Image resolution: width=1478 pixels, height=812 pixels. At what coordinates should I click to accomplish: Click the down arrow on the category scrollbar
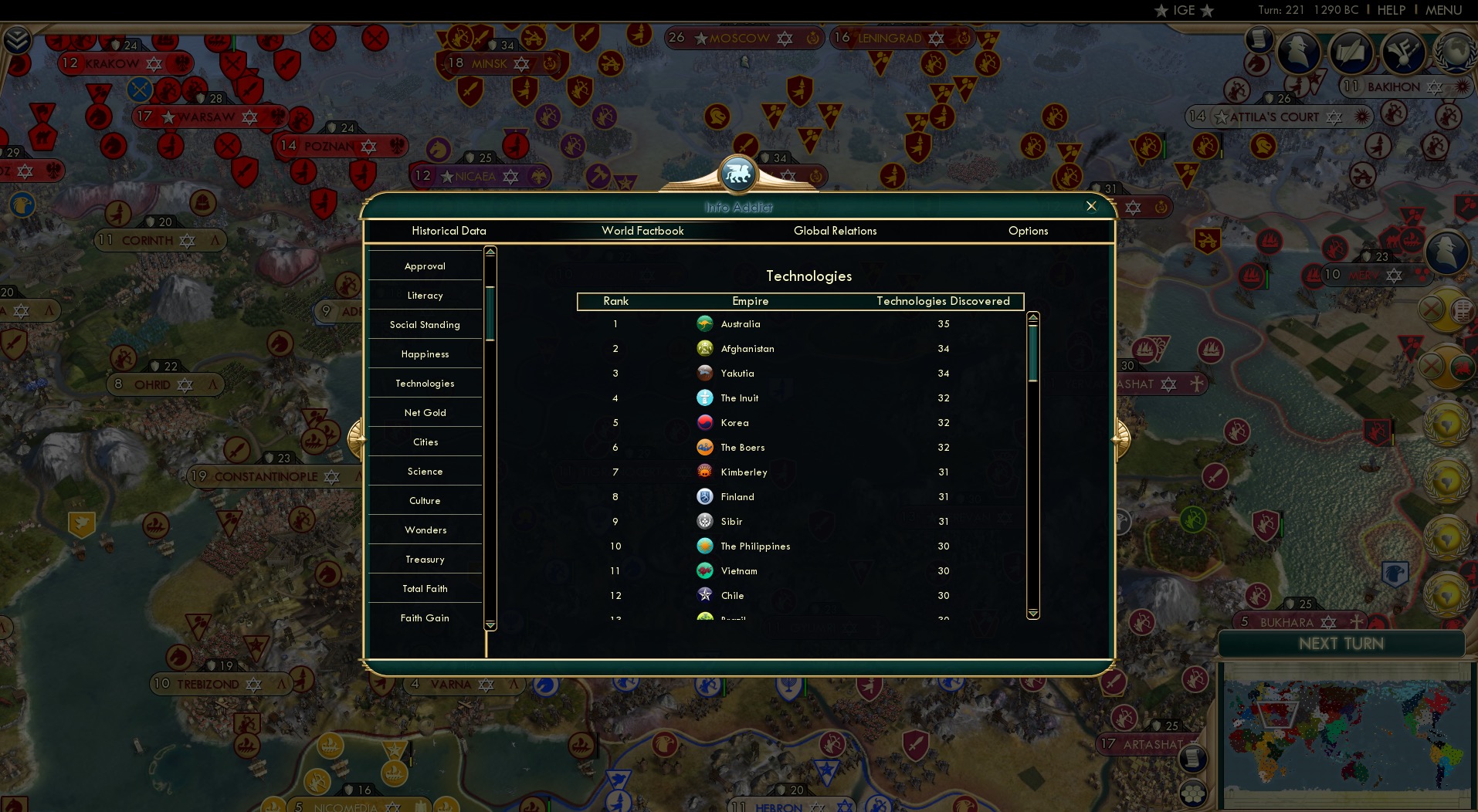click(x=490, y=625)
